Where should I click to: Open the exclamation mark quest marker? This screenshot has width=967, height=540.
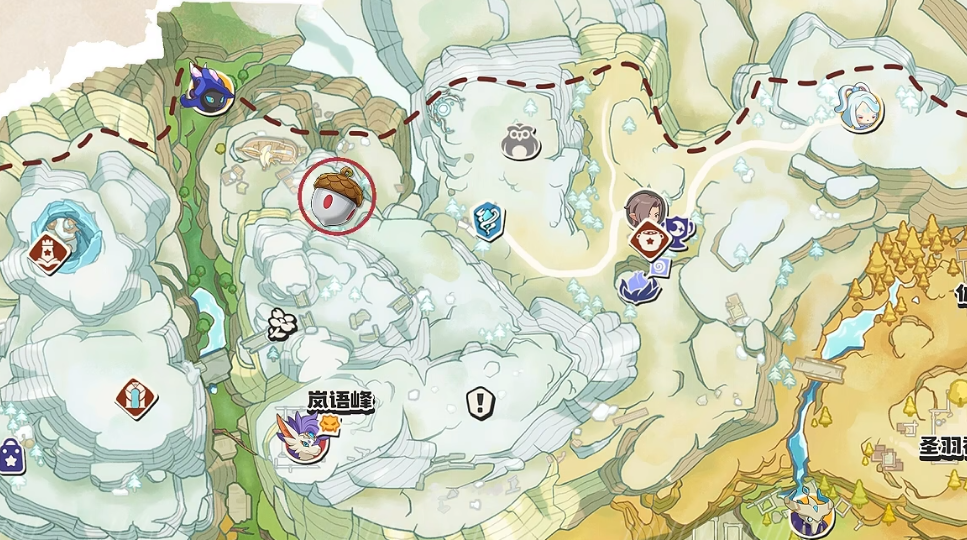pos(481,403)
